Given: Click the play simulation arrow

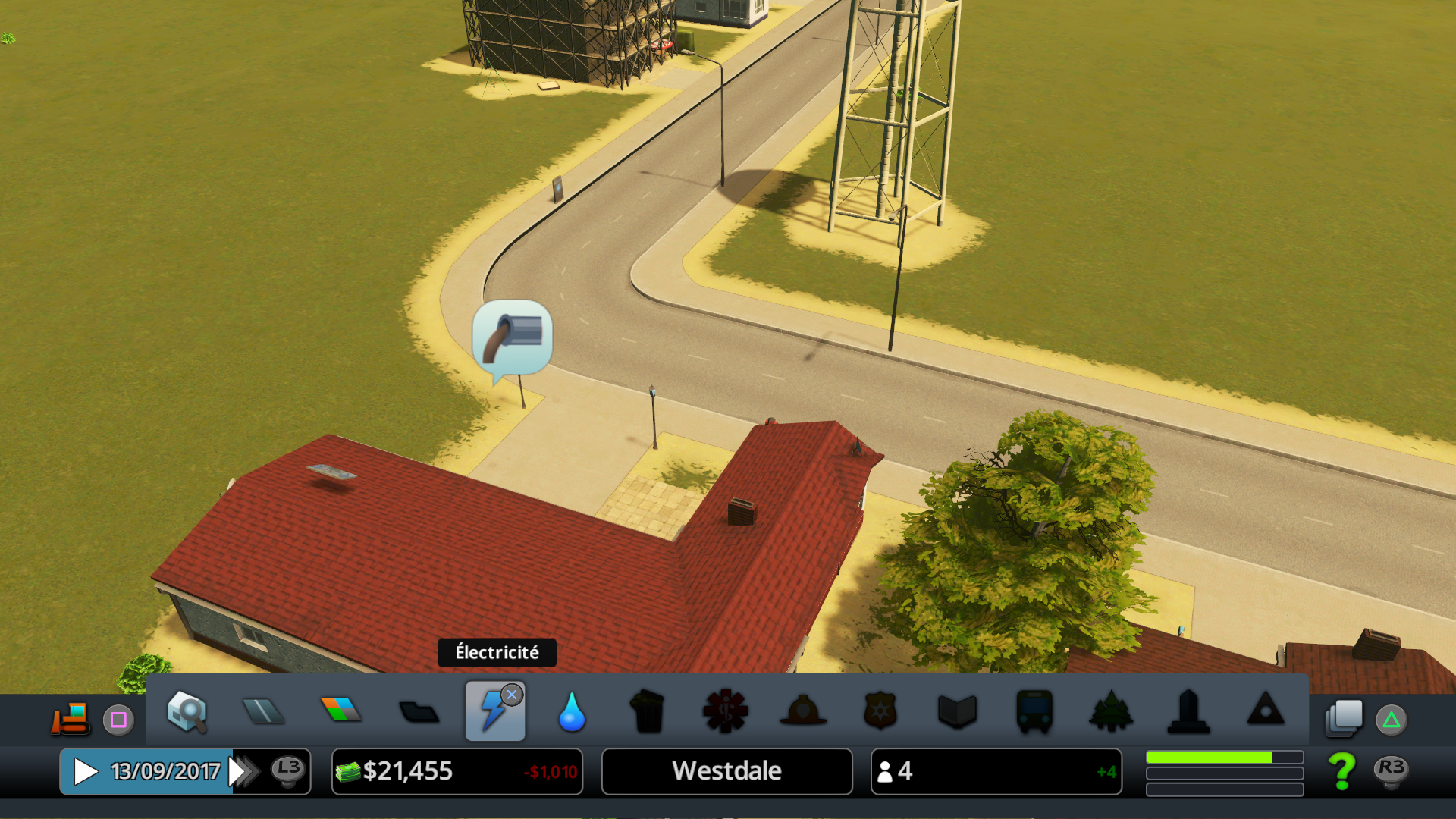Looking at the screenshot, I should coord(86,772).
